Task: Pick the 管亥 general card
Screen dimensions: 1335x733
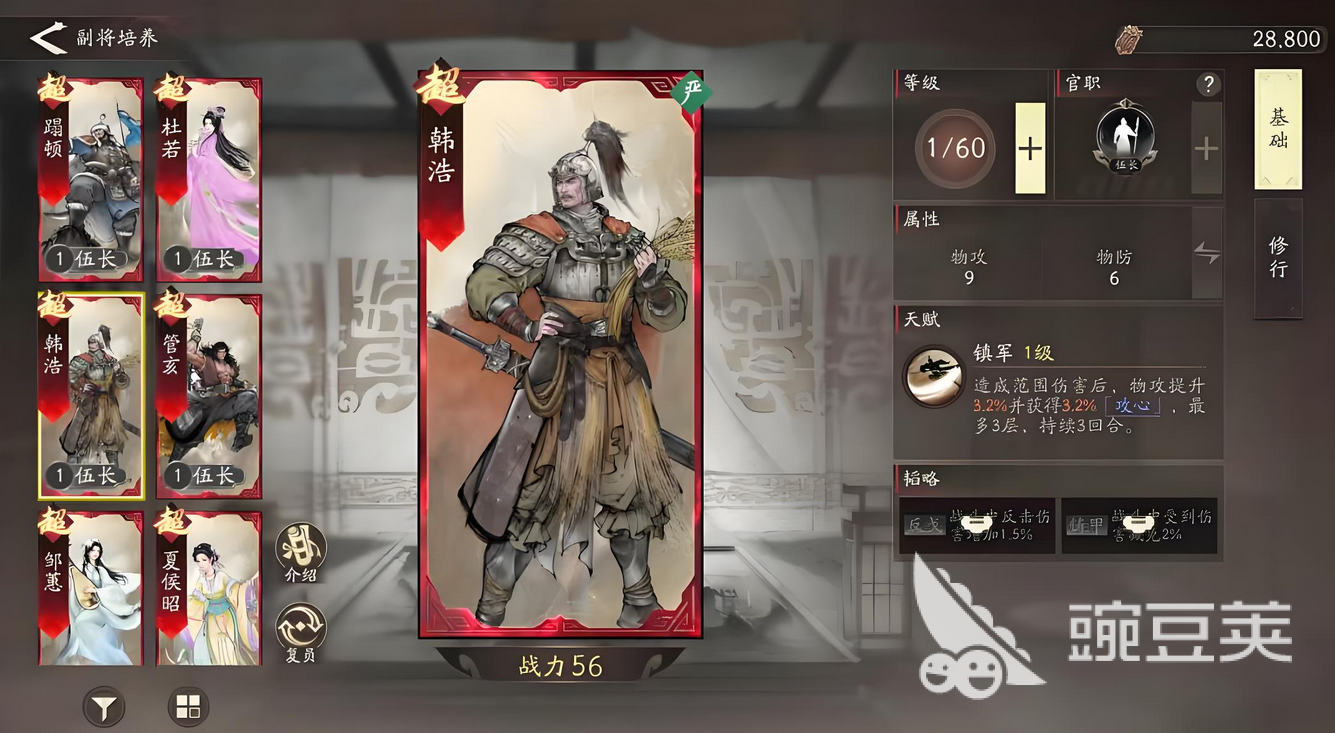Action: click(208, 395)
